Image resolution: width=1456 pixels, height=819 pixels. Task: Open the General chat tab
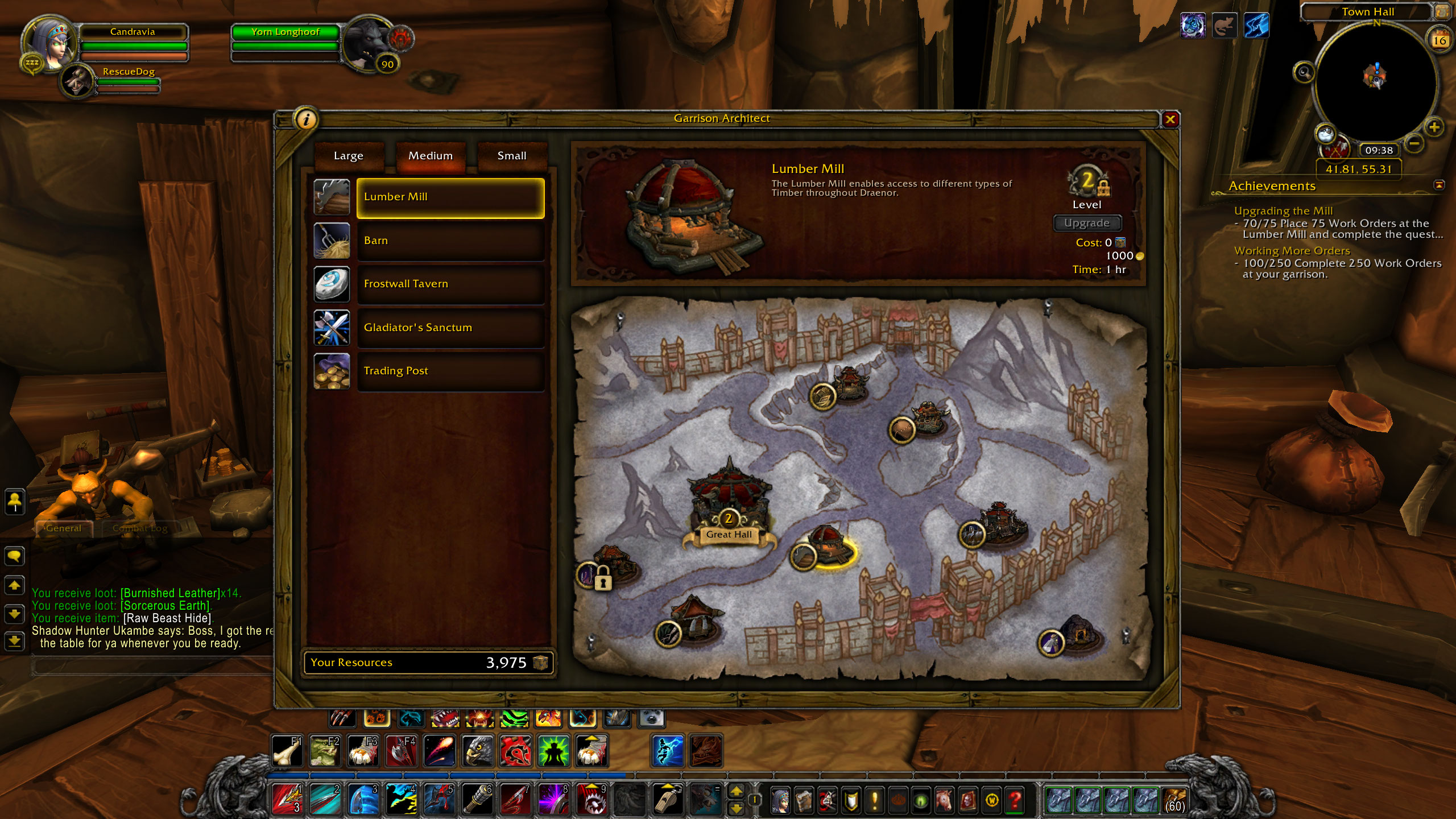coord(63,528)
